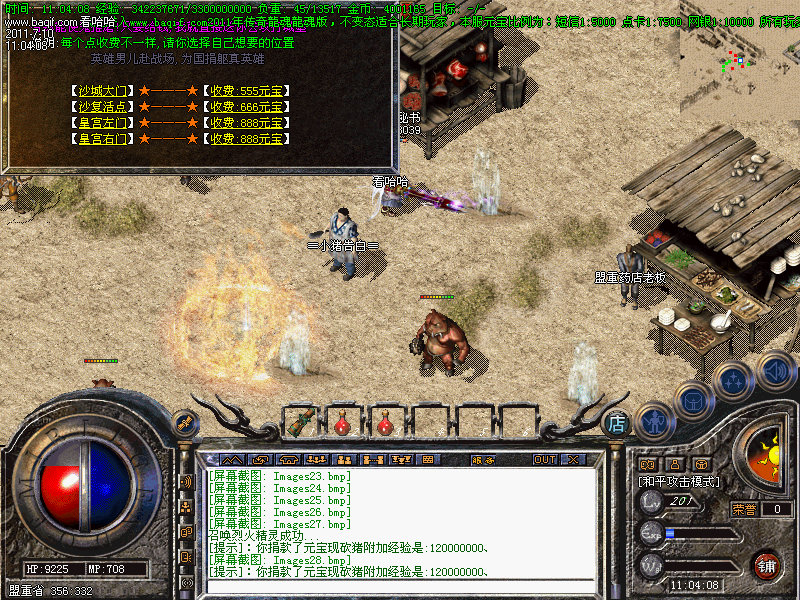Click the sound-wave chat channel icon
Viewport: 800px width, 600px height.
186,481
